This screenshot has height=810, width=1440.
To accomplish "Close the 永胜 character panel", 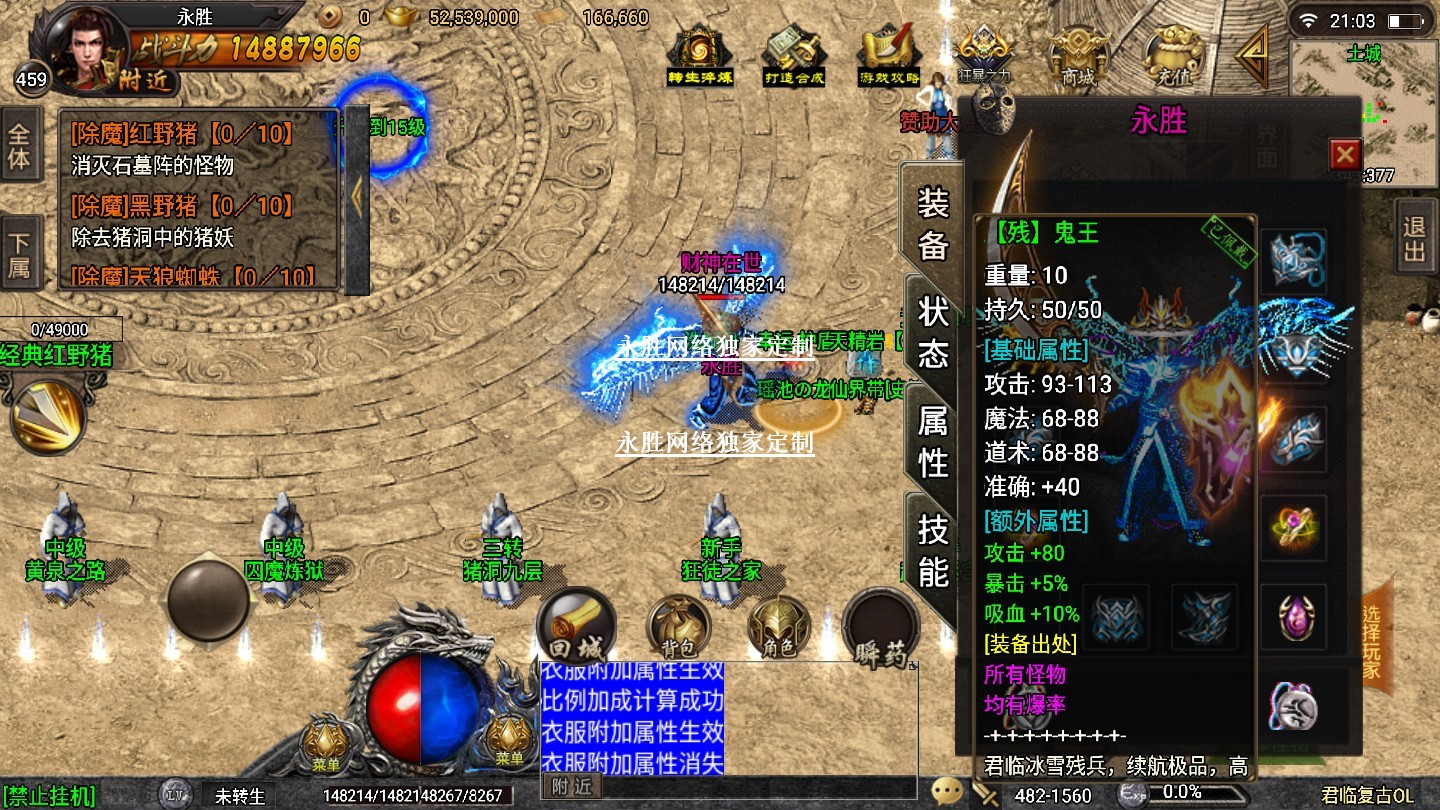I will (x=1345, y=154).
